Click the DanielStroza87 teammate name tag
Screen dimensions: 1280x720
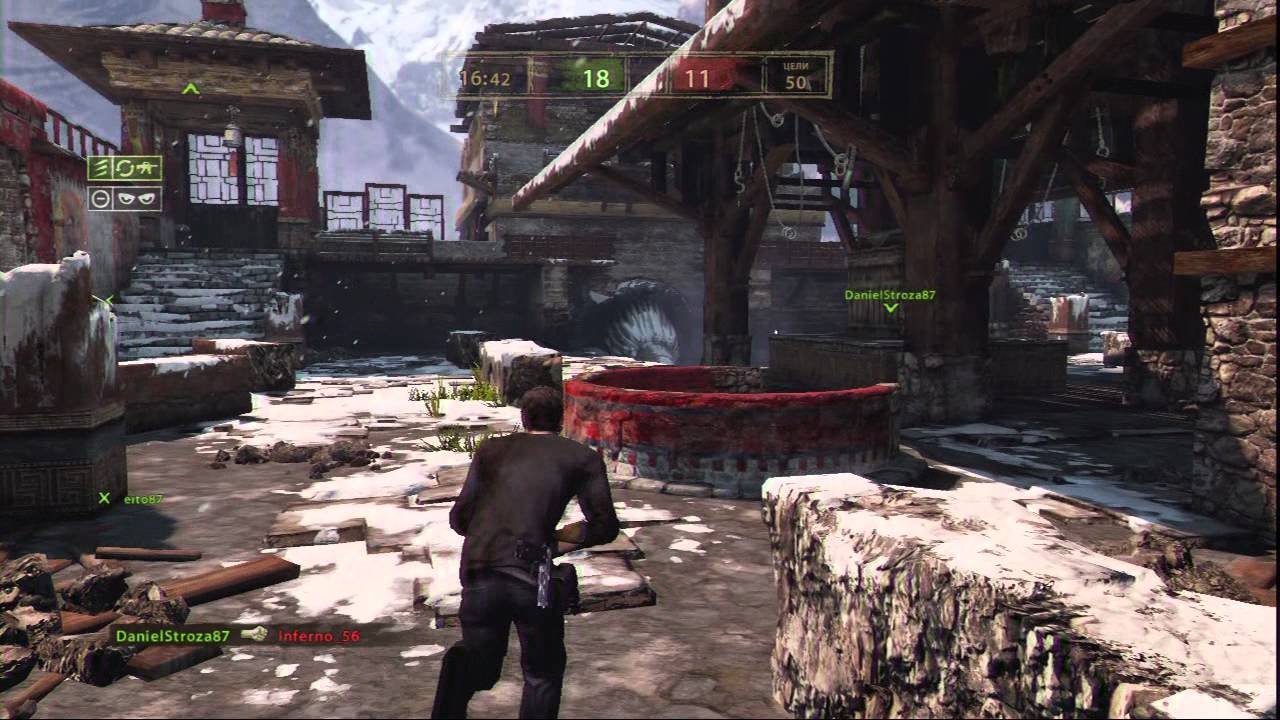tap(889, 295)
